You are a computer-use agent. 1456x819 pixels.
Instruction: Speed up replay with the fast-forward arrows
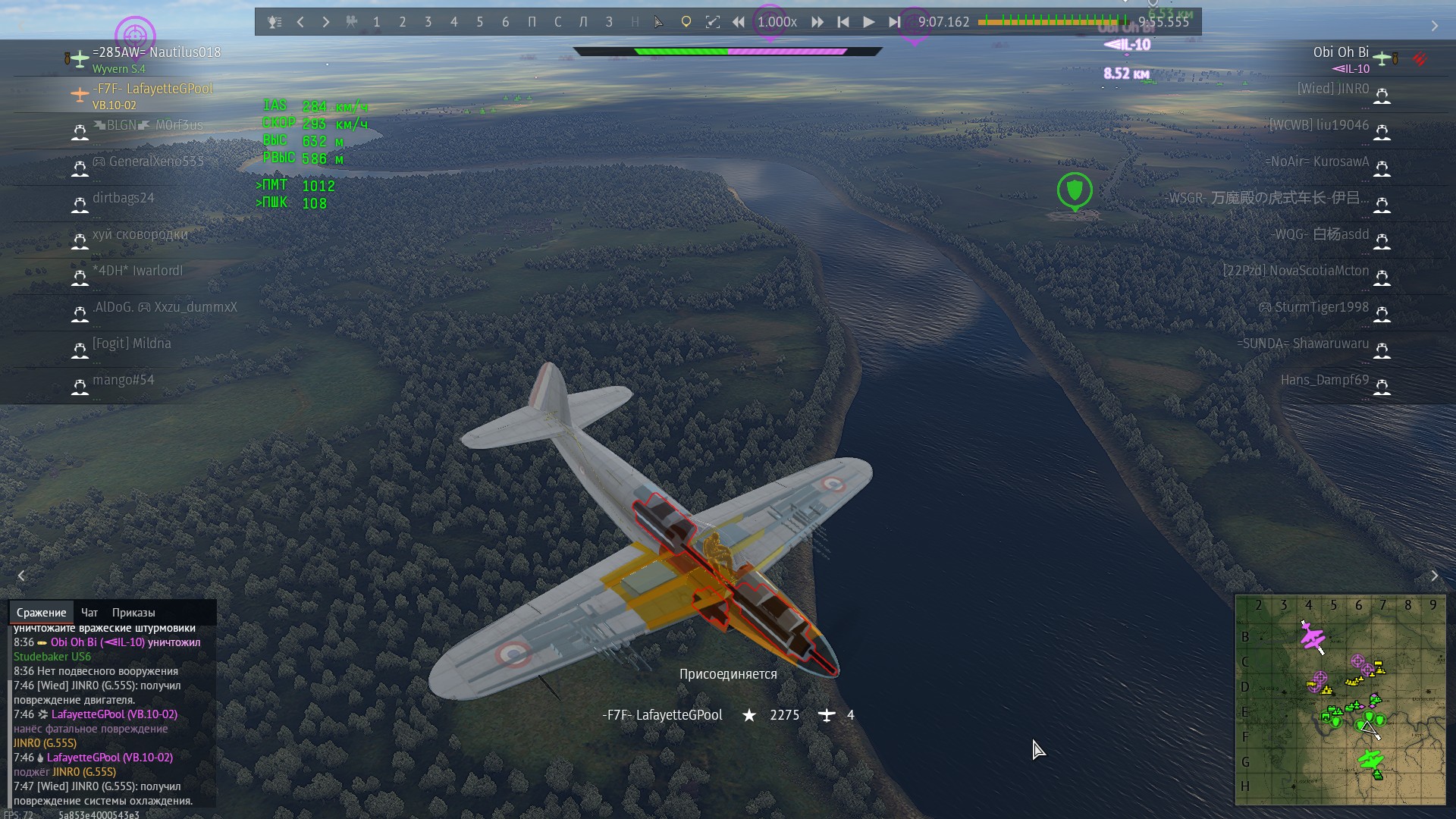point(817,22)
